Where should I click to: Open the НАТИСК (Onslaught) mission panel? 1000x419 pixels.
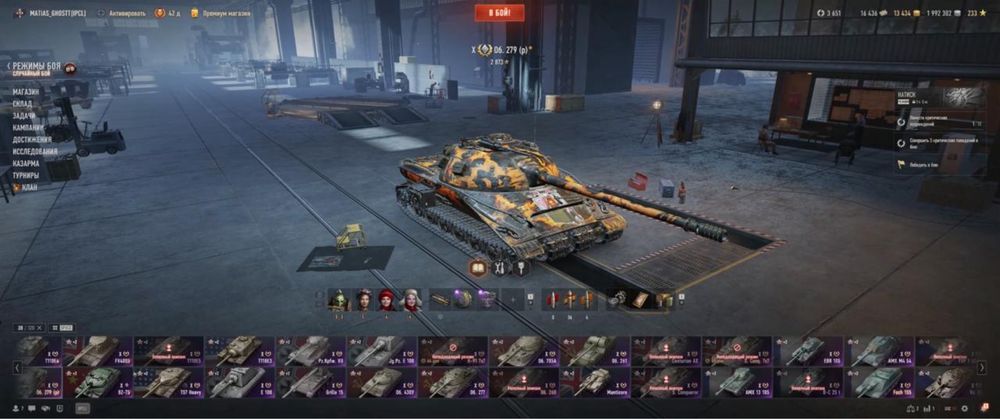pyautogui.click(x=938, y=98)
